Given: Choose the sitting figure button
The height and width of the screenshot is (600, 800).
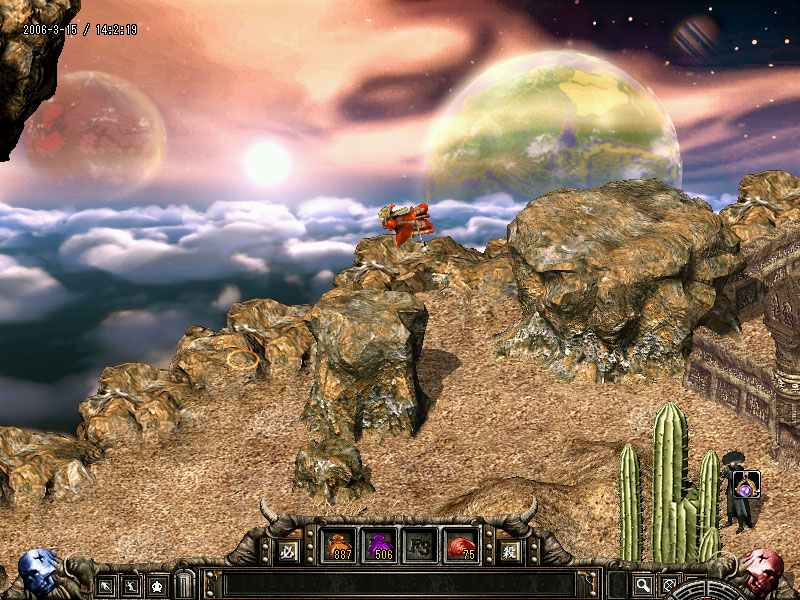Looking at the screenshot, I should [157, 585].
